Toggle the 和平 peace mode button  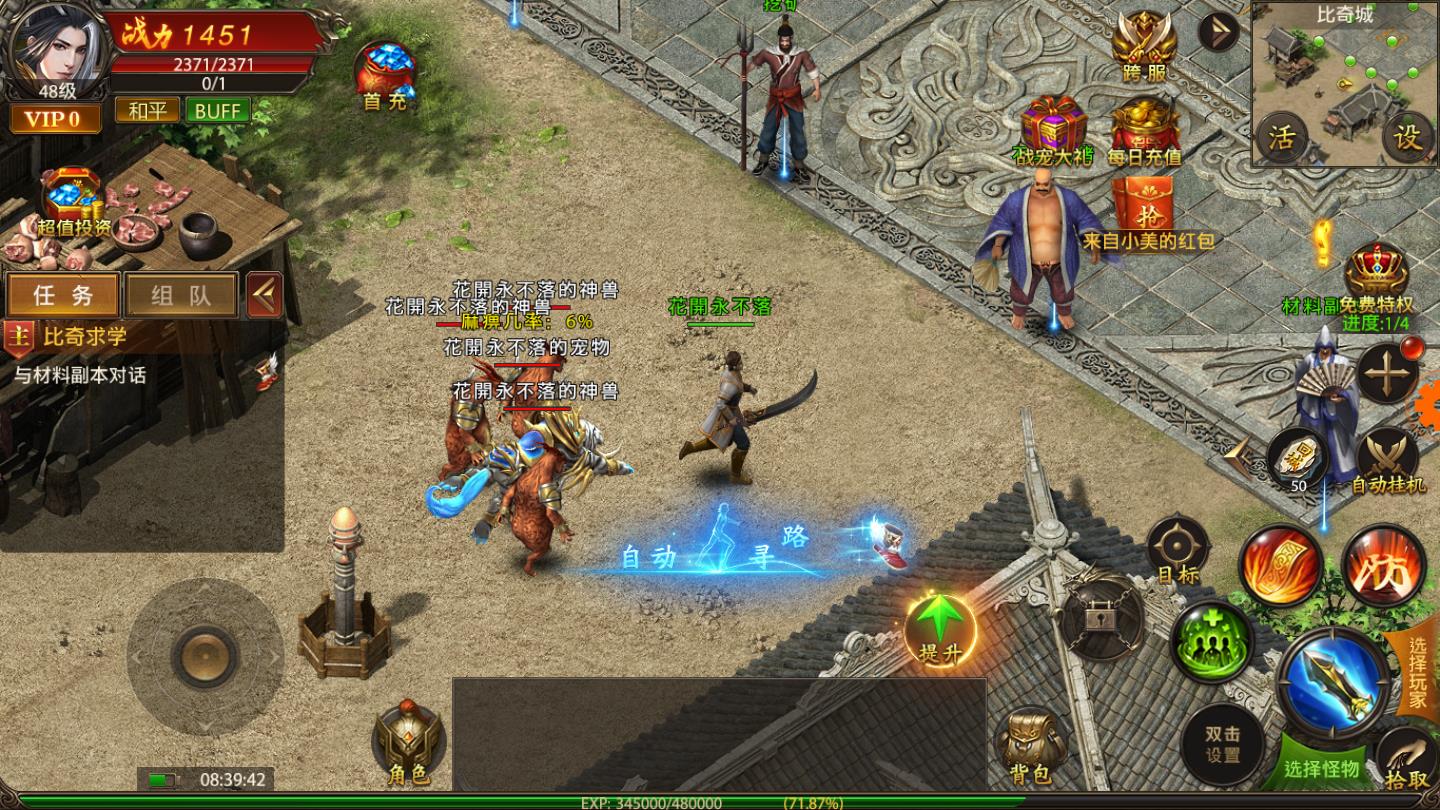147,110
